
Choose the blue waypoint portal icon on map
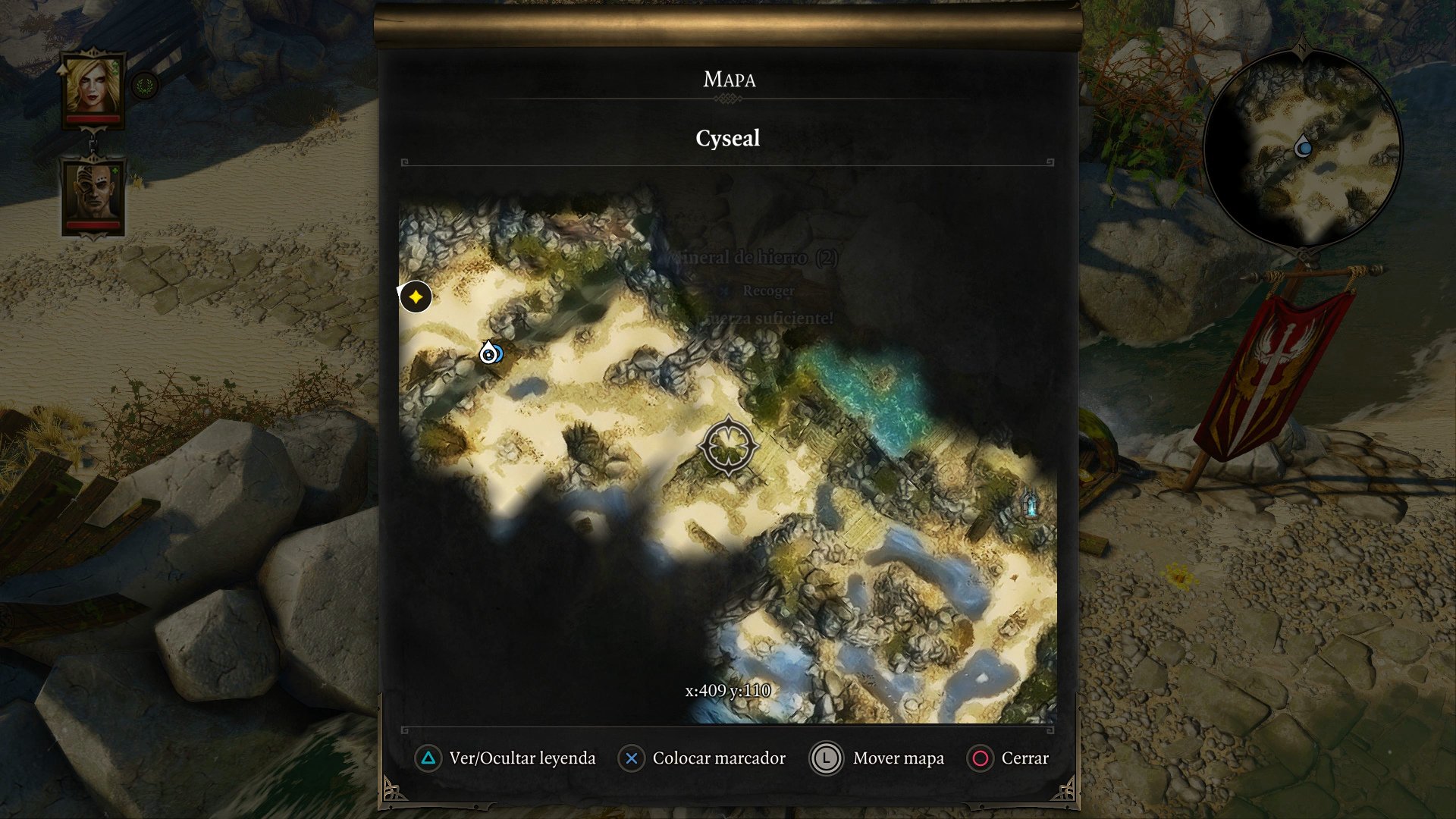(x=1031, y=505)
